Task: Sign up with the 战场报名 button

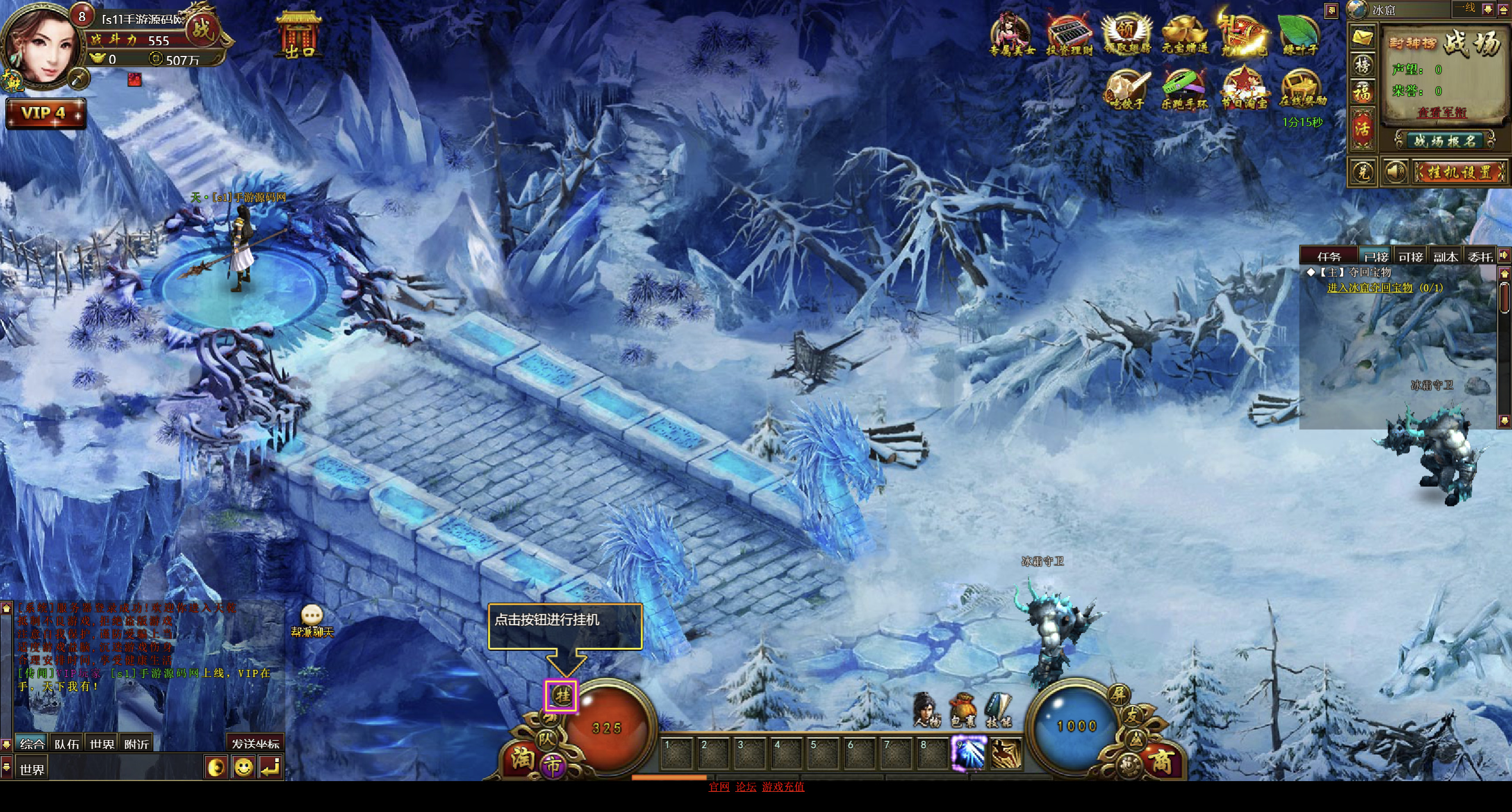Action: click(1444, 141)
